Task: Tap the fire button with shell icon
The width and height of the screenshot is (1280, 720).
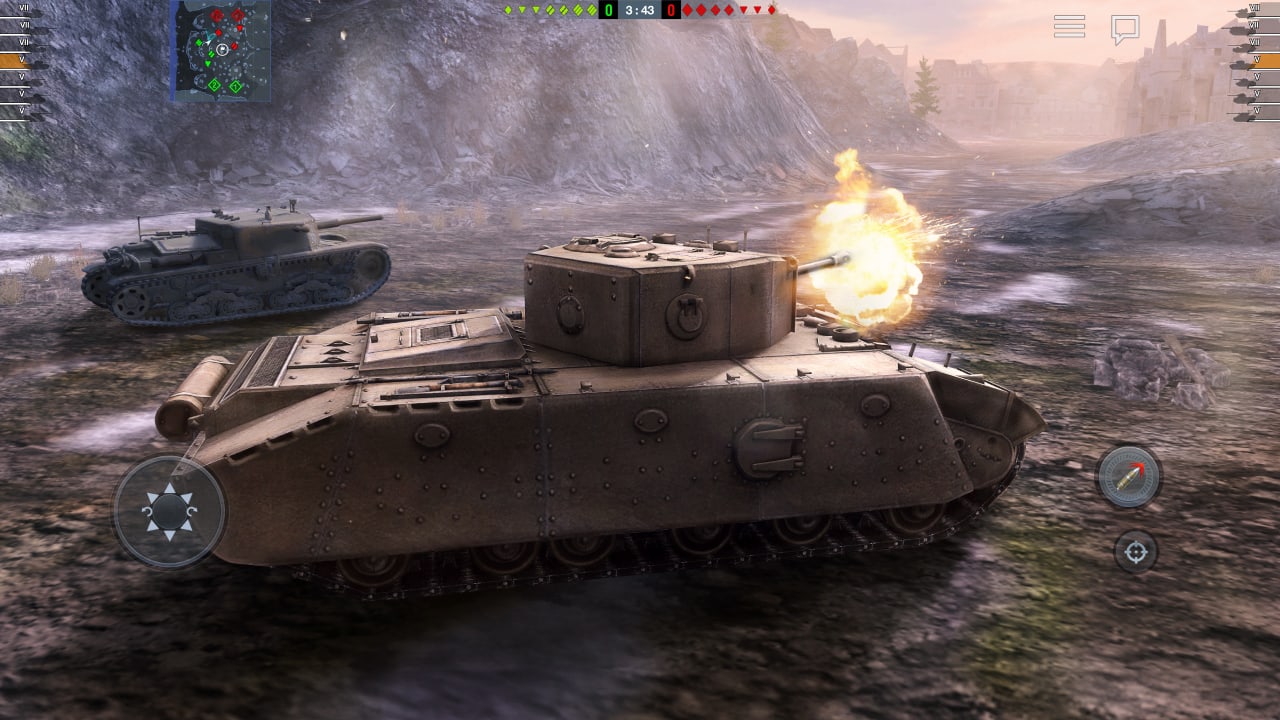Action: (1128, 478)
